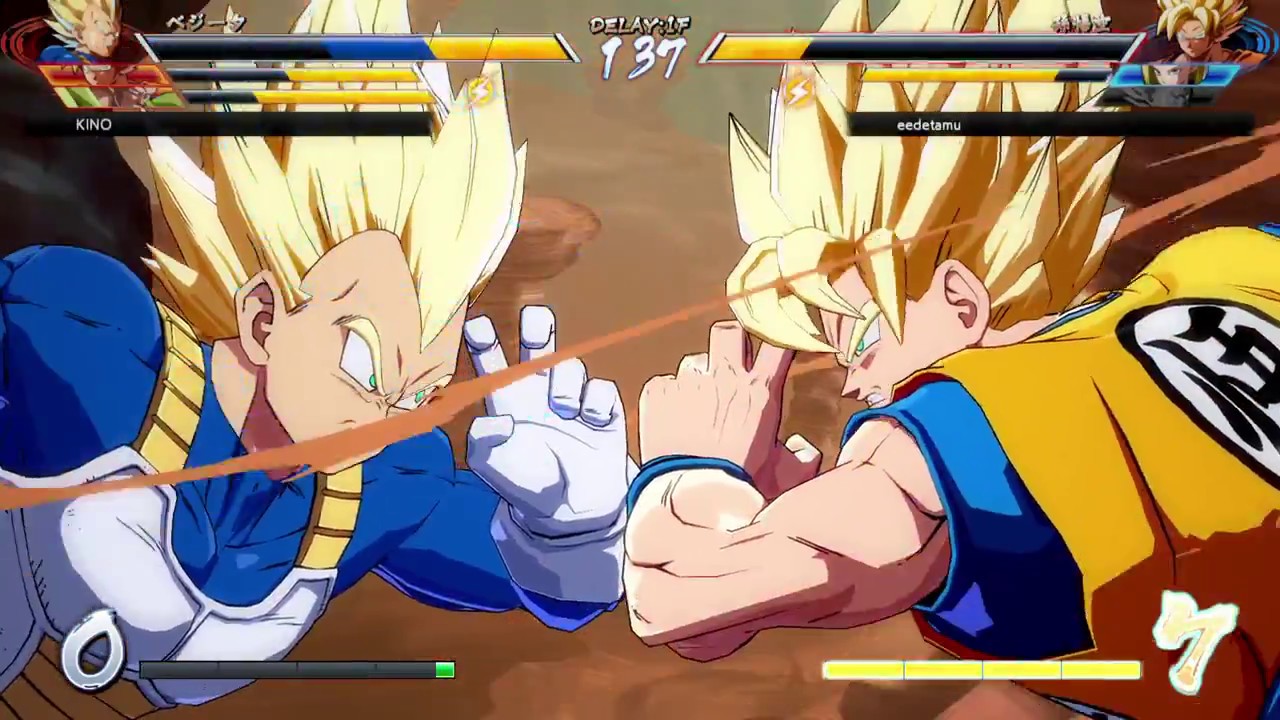Click the KINO player name plate

click(x=93, y=125)
